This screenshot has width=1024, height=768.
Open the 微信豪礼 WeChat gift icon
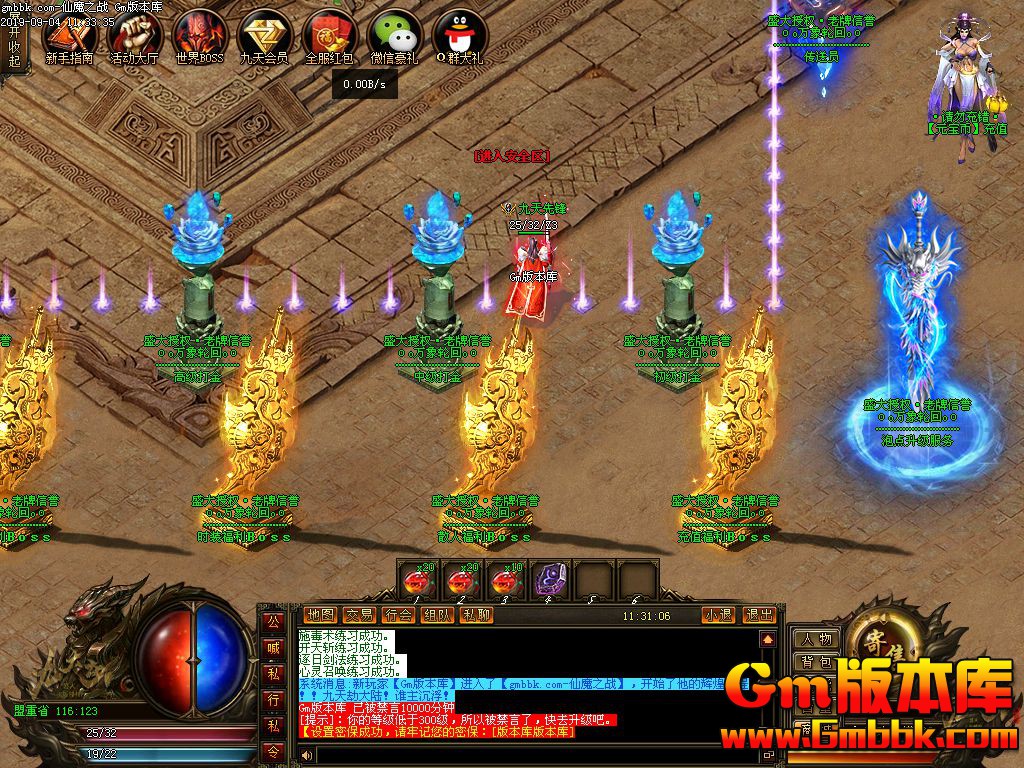click(393, 37)
